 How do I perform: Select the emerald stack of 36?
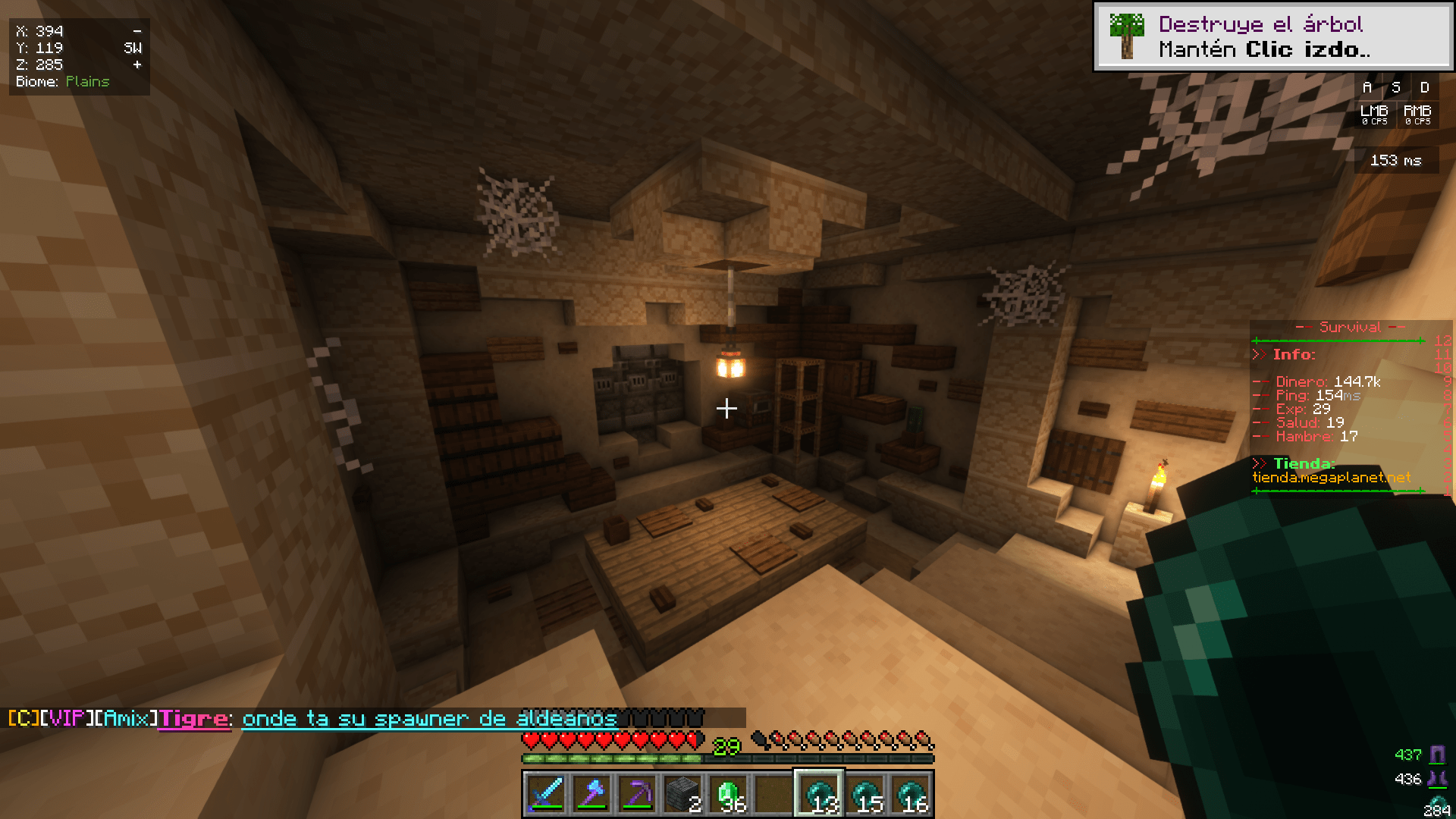coord(728,794)
